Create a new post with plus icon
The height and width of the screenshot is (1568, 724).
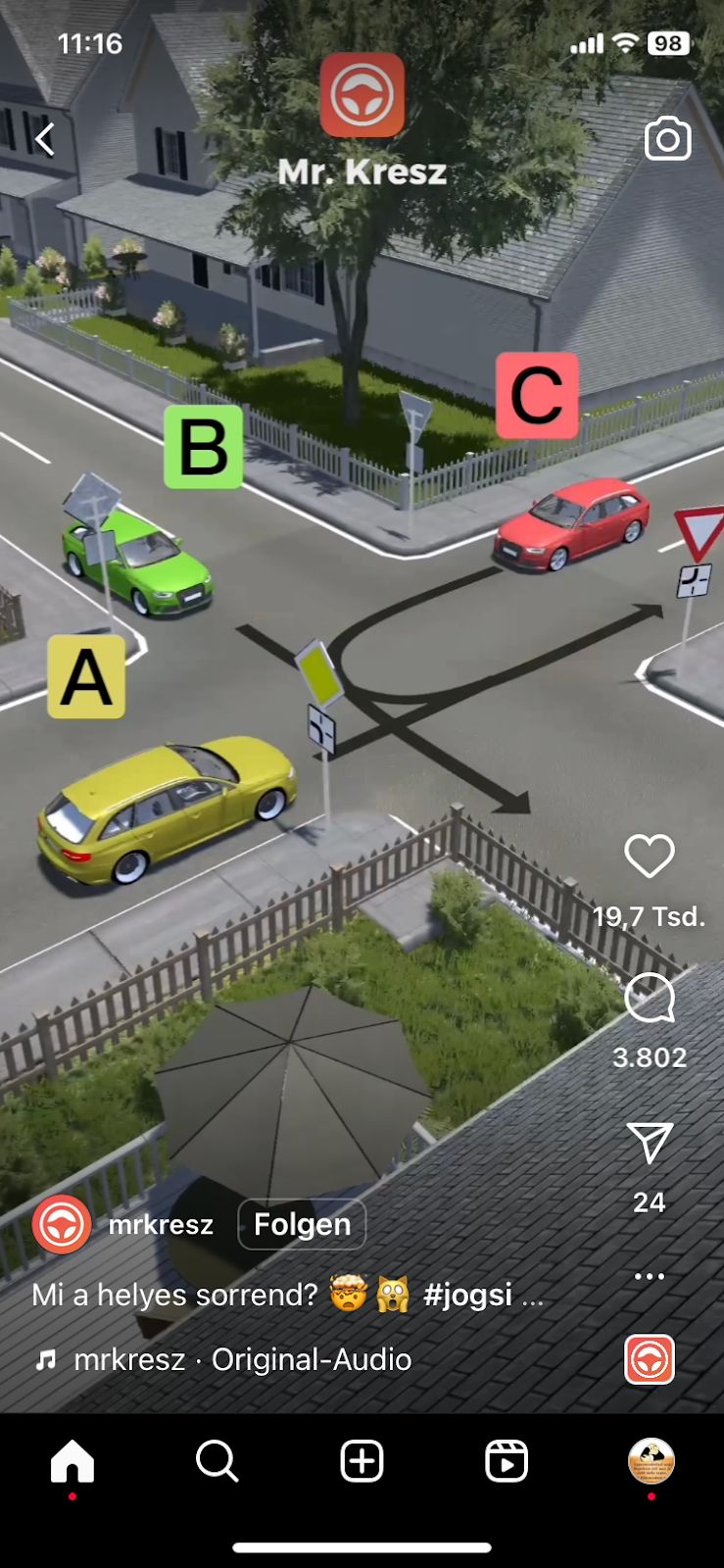pyautogui.click(x=362, y=1461)
